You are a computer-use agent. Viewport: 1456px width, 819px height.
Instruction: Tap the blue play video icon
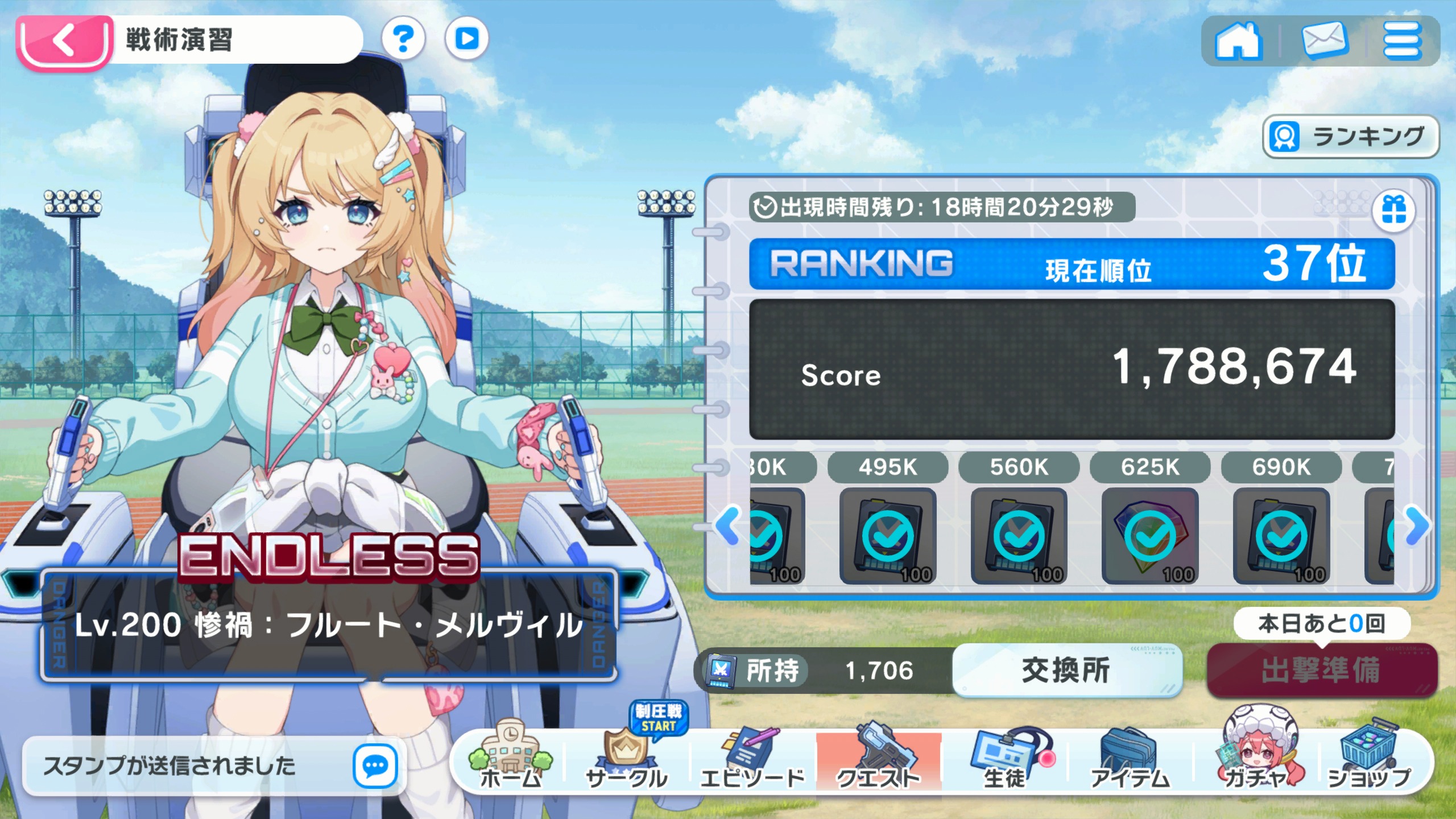tap(466, 39)
